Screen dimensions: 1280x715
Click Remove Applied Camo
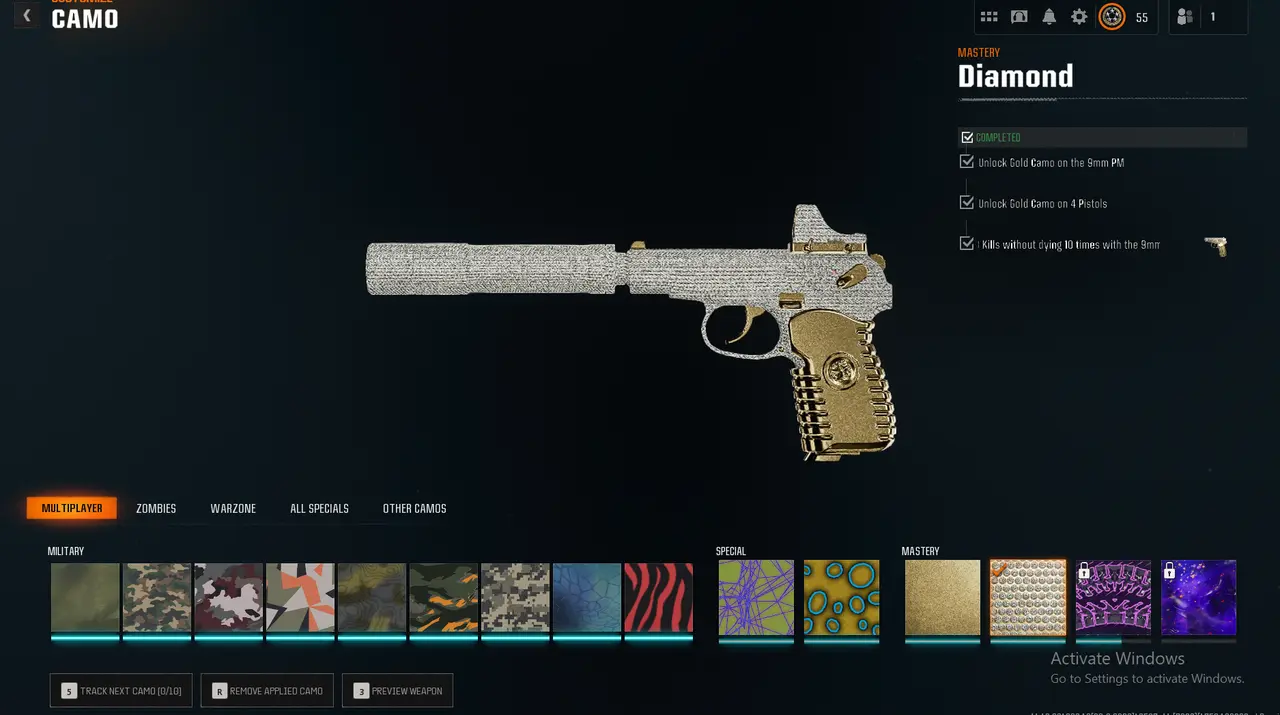[x=267, y=691]
